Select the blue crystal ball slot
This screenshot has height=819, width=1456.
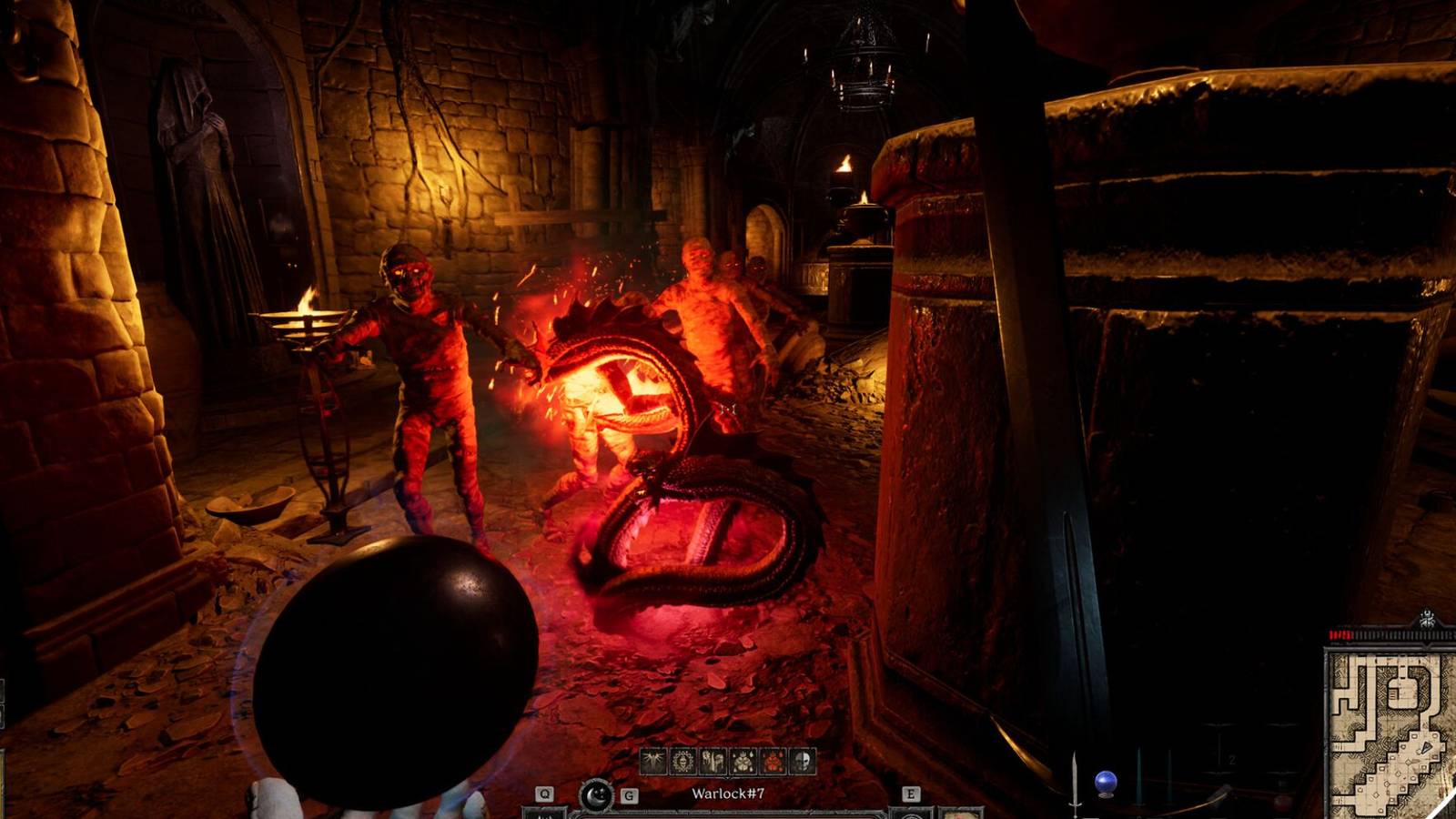pyautogui.click(x=1106, y=783)
